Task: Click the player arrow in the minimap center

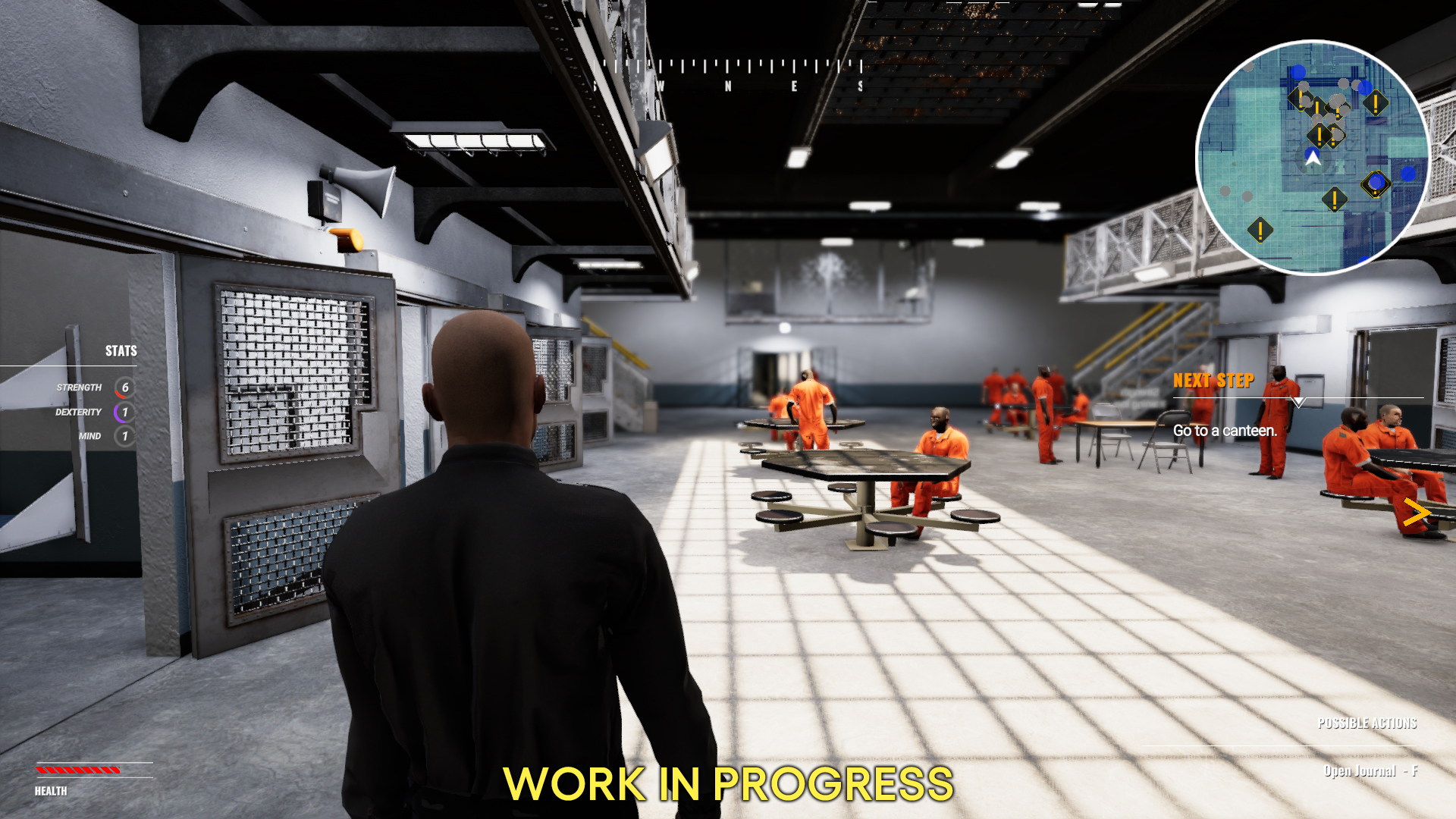Action: tap(1313, 158)
